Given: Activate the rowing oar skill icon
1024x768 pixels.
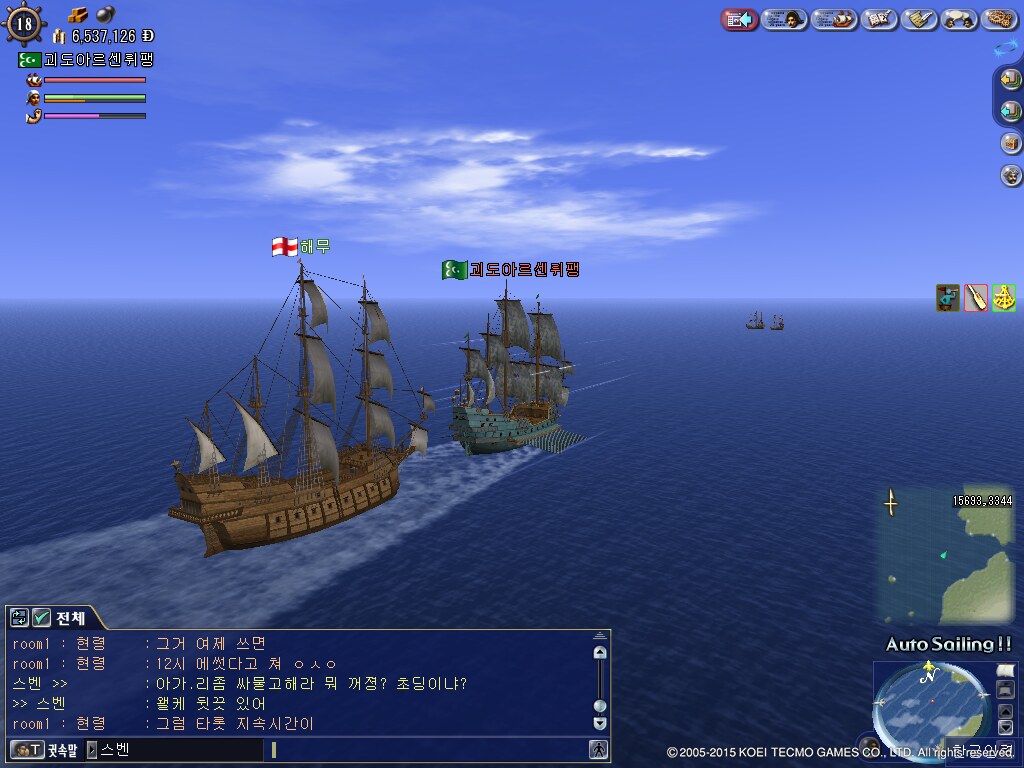Looking at the screenshot, I should pyautogui.click(x=976, y=297).
